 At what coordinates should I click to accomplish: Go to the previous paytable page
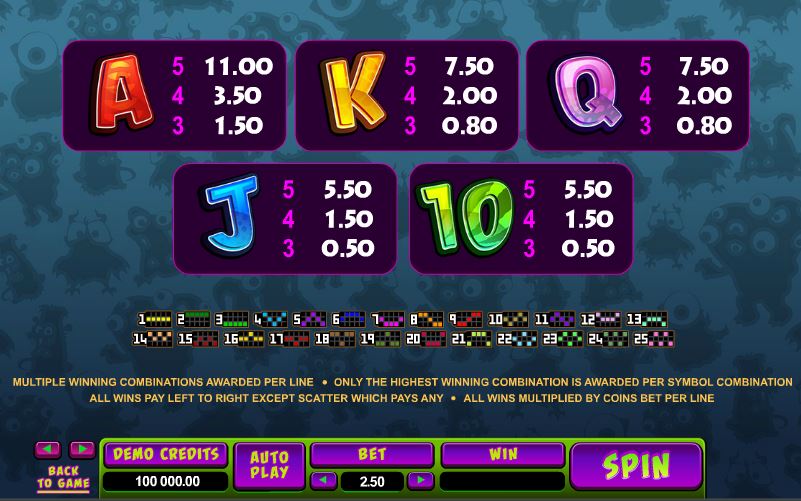(x=46, y=449)
